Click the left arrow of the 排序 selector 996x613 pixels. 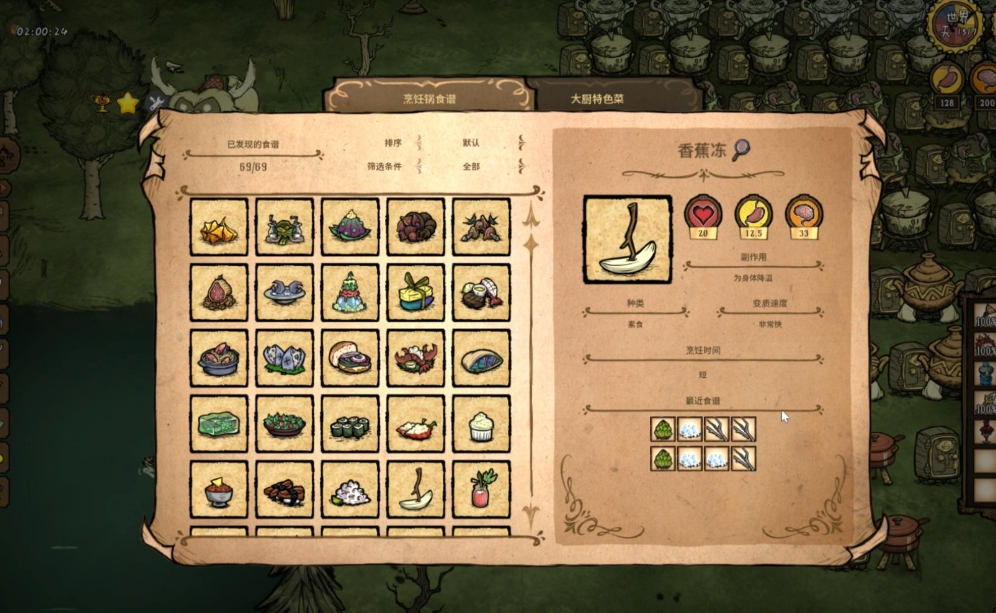click(419, 144)
